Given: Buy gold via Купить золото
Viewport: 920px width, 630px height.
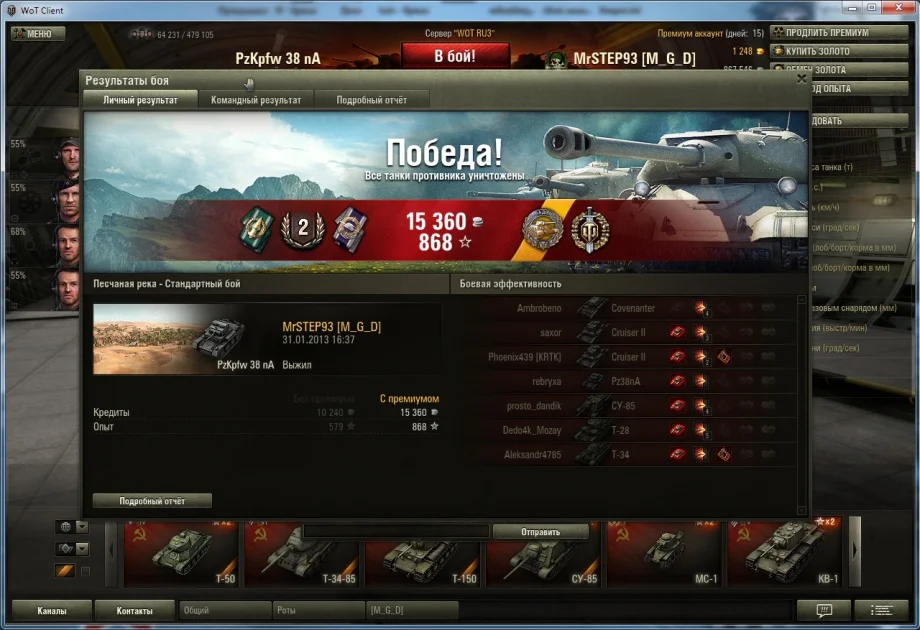Looking at the screenshot, I should pos(818,51).
